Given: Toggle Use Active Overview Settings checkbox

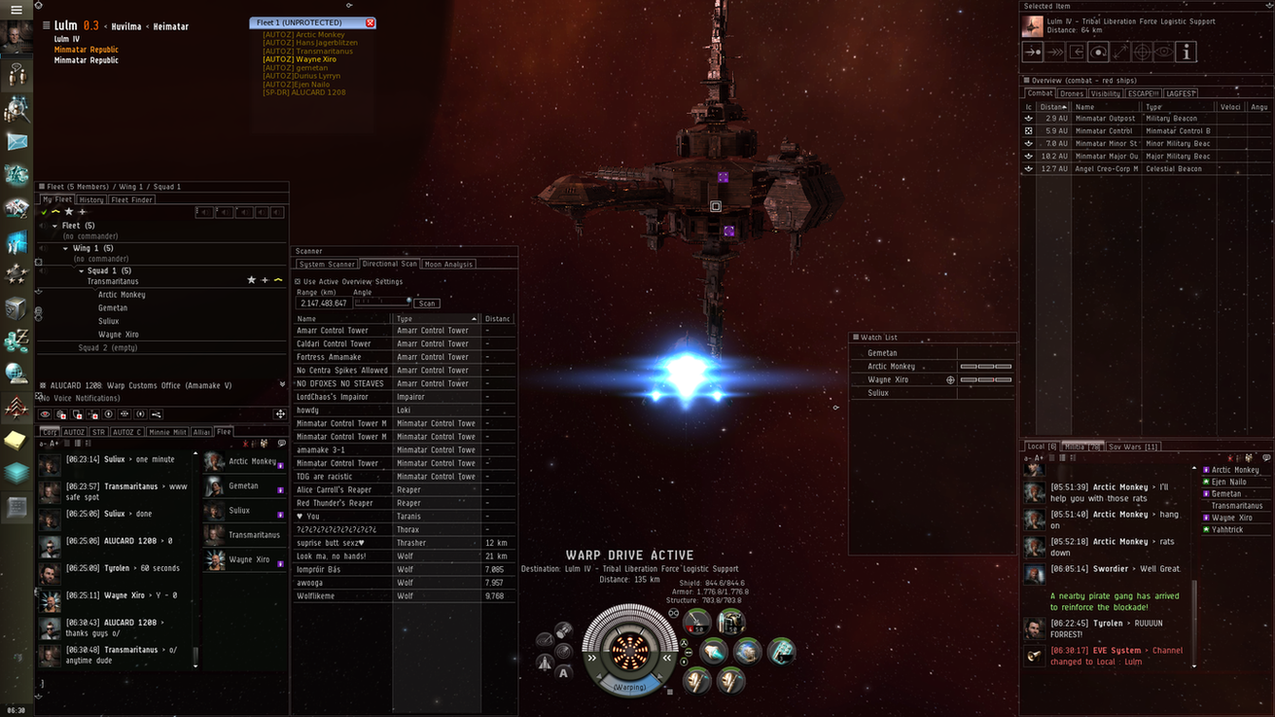Looking at the screenshot, I should click(298, 281).
